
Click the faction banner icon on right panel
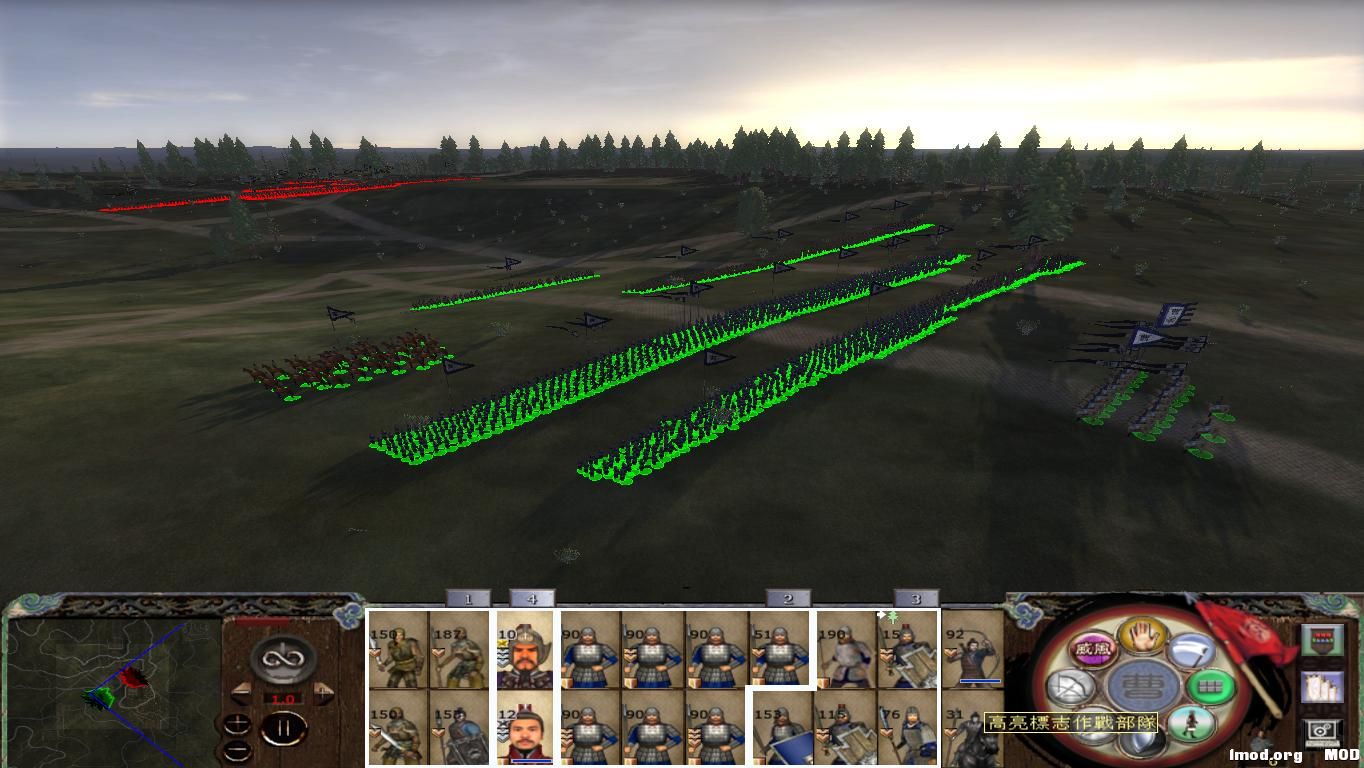pos(1322,641)
